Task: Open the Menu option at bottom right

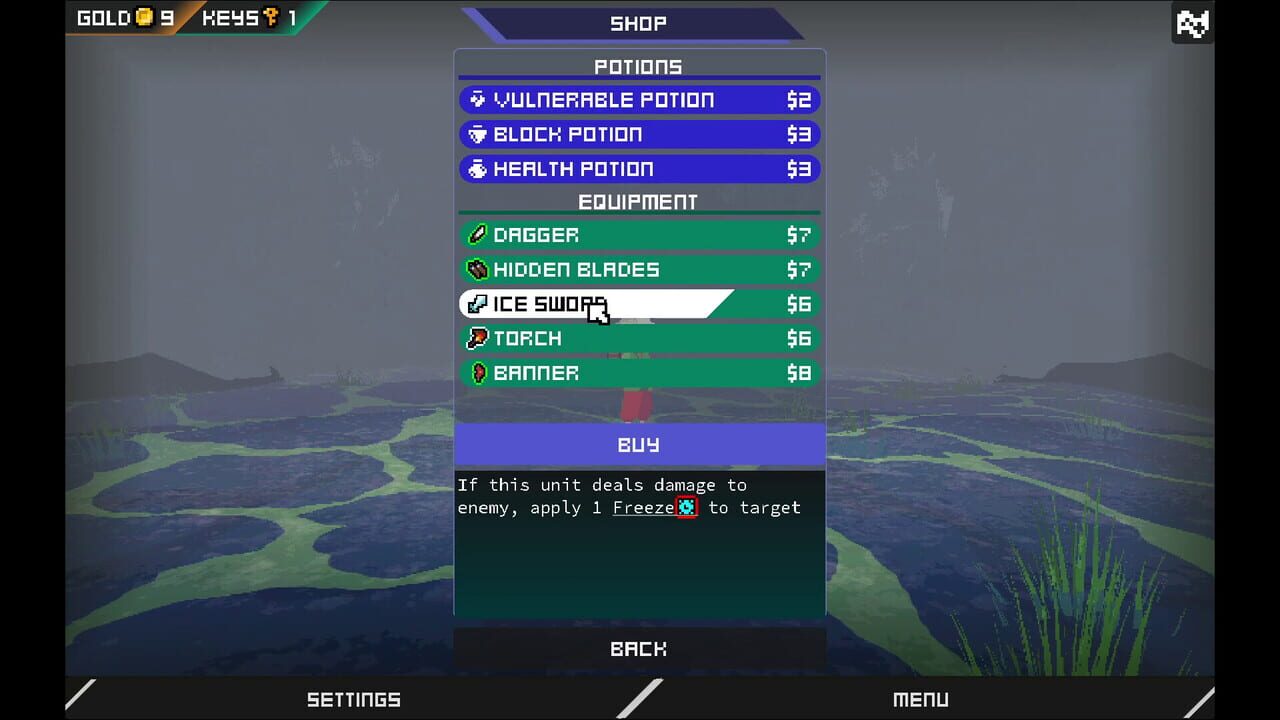Action: (x=920, y=699)
